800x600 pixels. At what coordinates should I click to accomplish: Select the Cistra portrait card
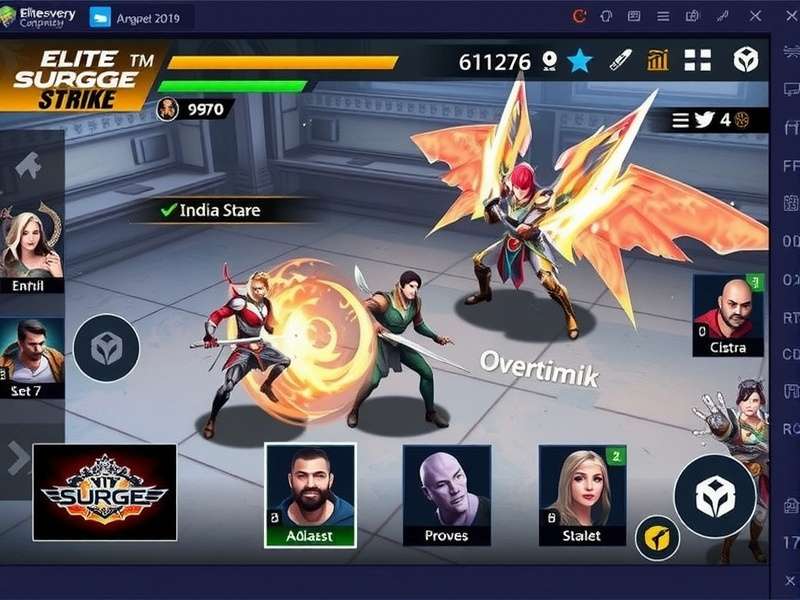click(727, 316)
